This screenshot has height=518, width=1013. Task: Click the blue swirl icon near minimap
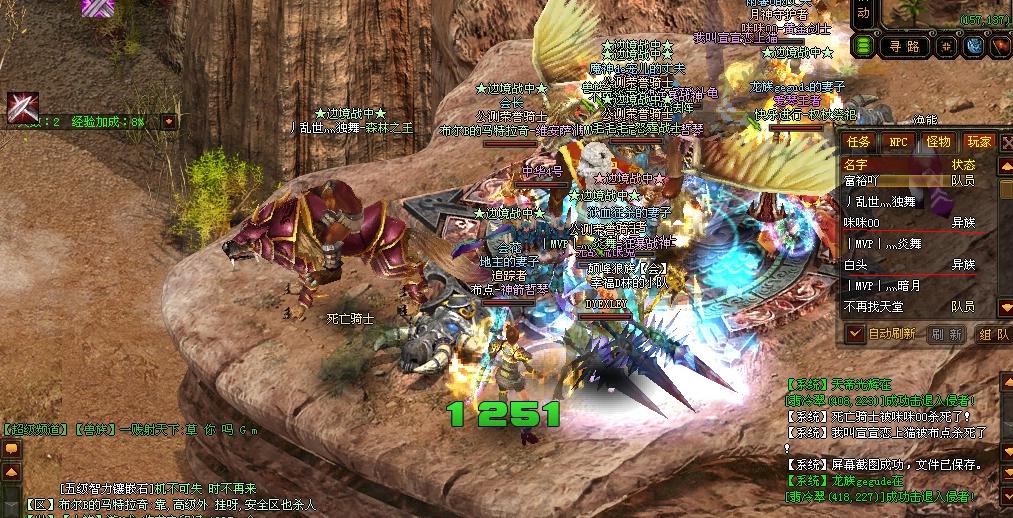[x=973, y=46]
